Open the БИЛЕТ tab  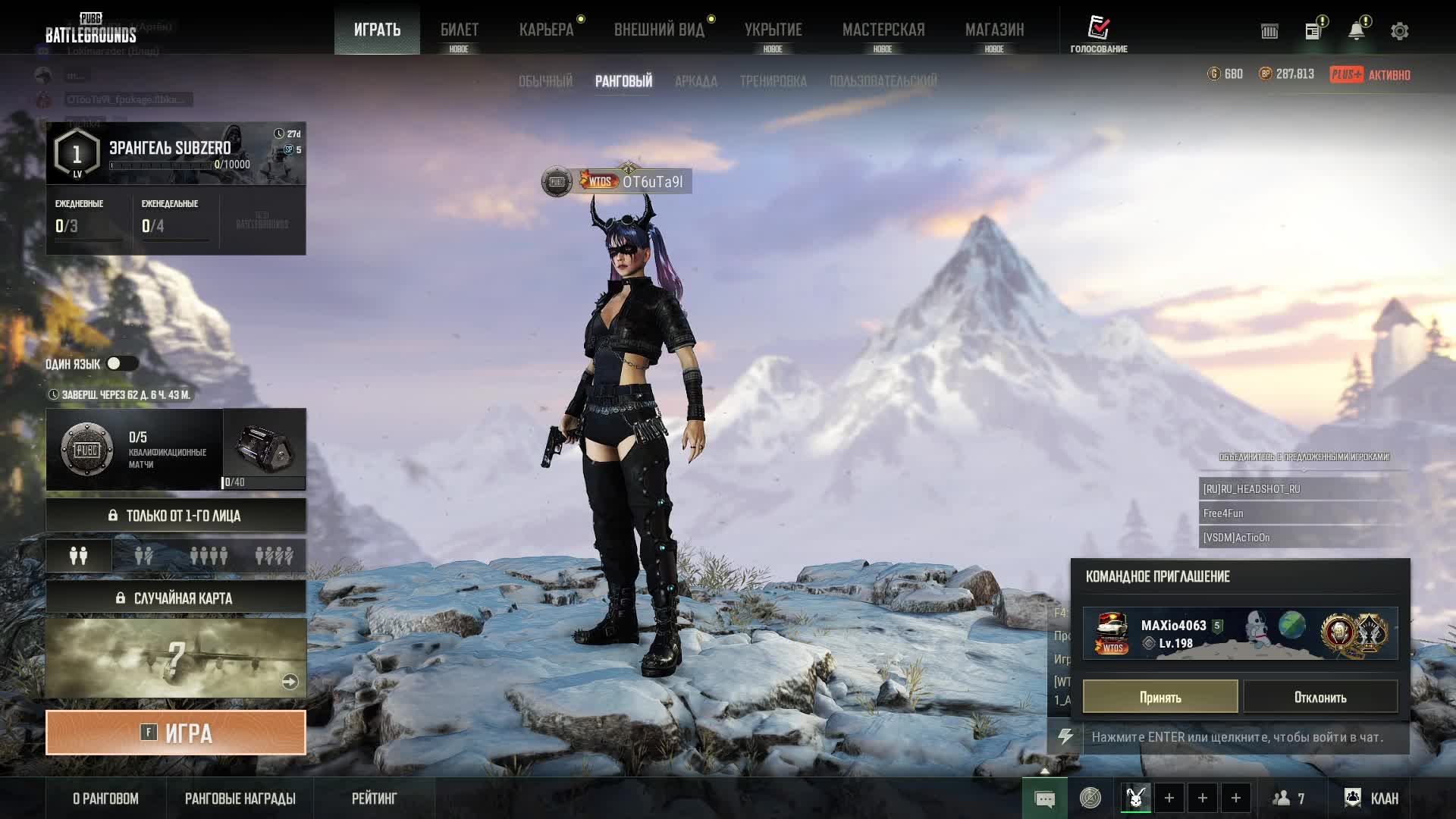(x=459, y=30)
